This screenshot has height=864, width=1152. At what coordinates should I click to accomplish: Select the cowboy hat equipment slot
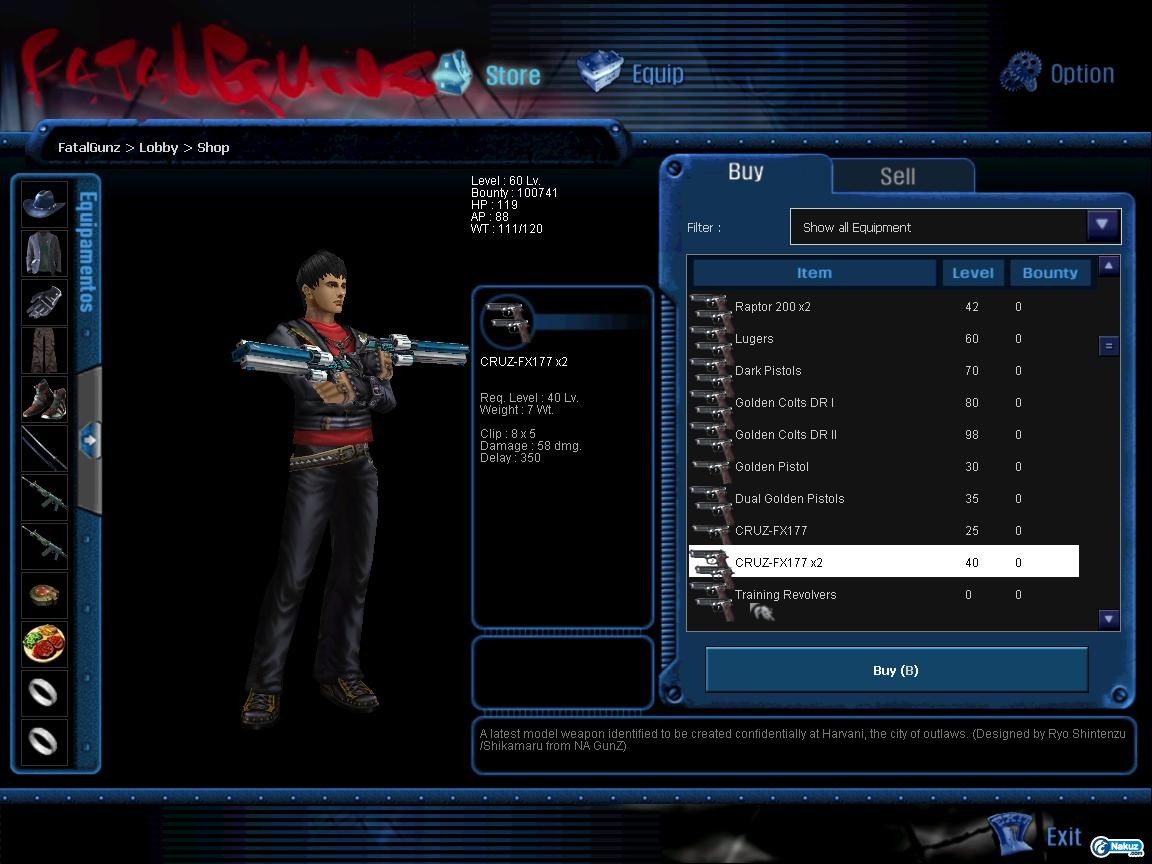click(x=44, y=204)
